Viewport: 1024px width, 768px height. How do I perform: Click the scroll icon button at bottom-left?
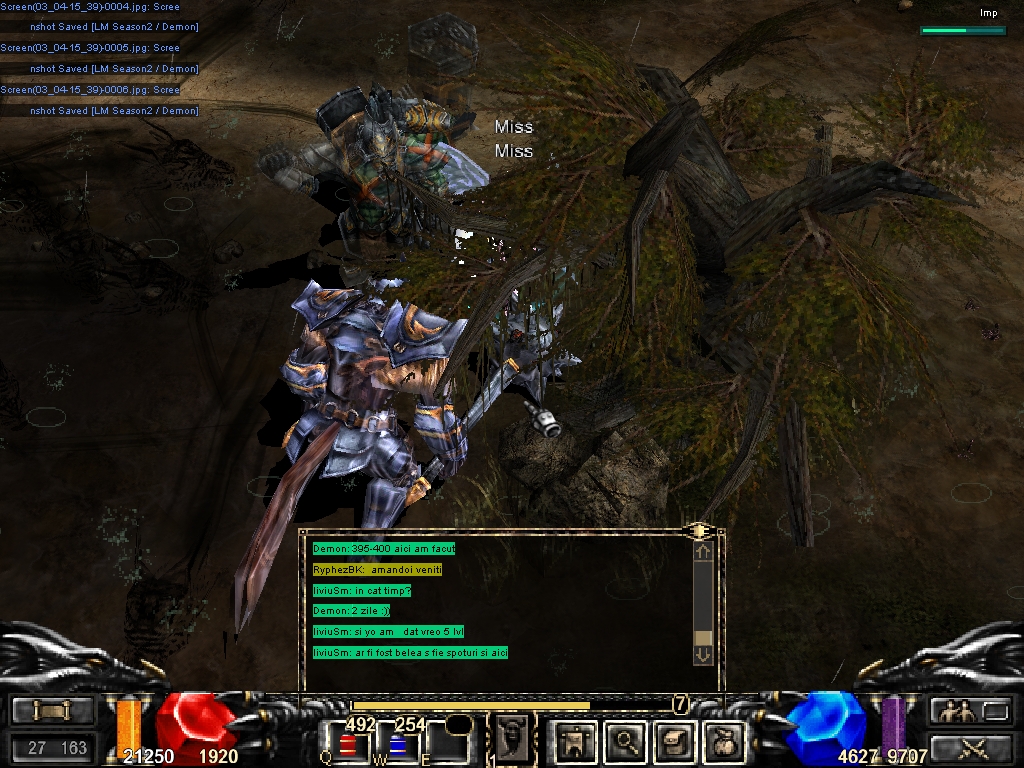point(53,710)
